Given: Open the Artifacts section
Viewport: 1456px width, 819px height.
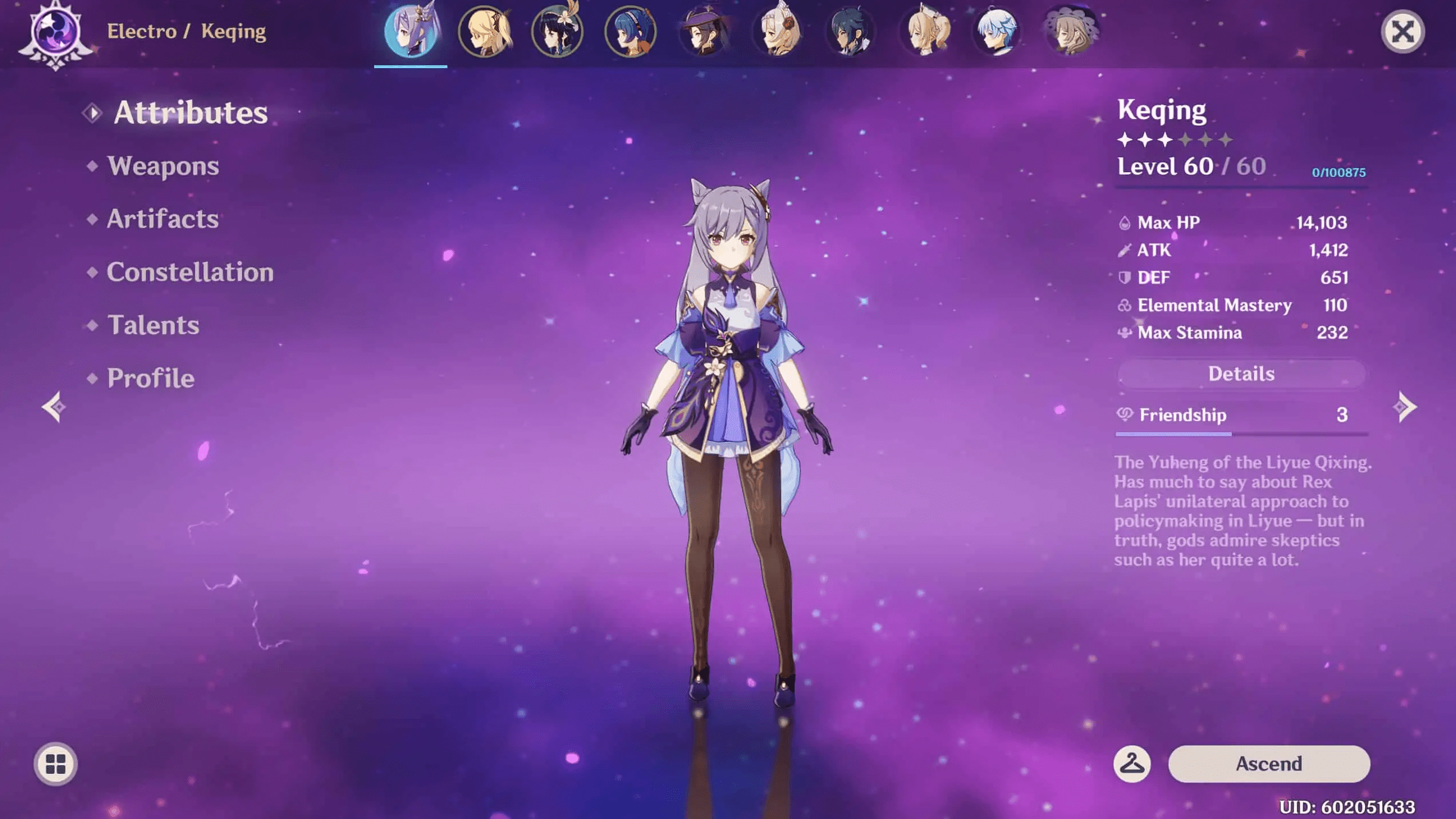Looking at the screenshot, I should (x=162, y=219).
